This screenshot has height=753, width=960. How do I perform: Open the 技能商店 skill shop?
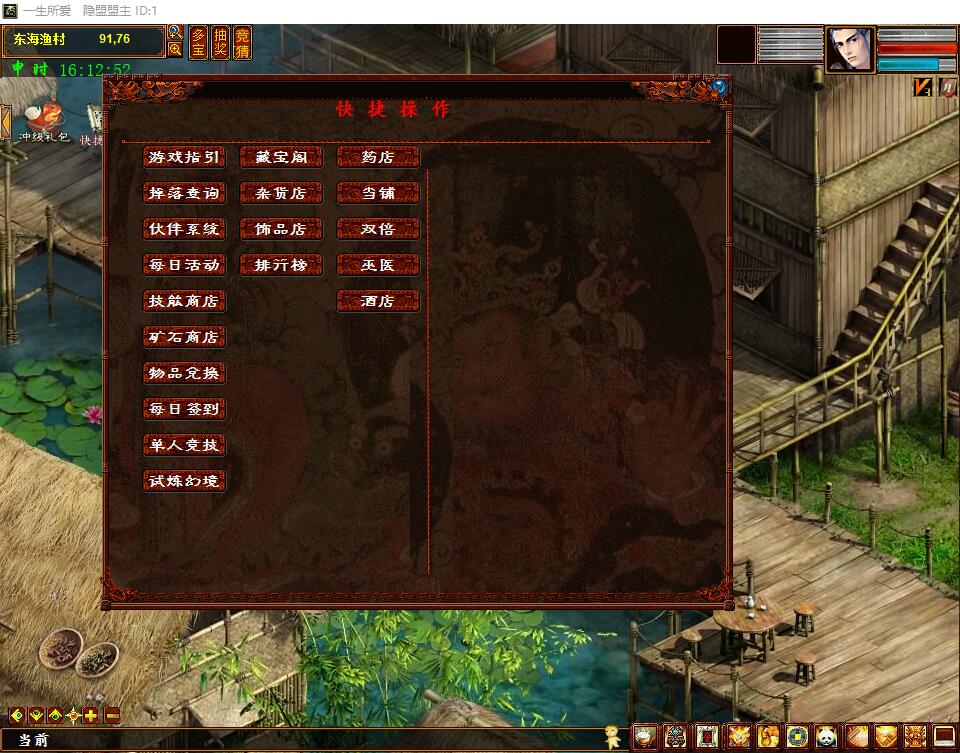pyautogui.click(x=184, y=301)
